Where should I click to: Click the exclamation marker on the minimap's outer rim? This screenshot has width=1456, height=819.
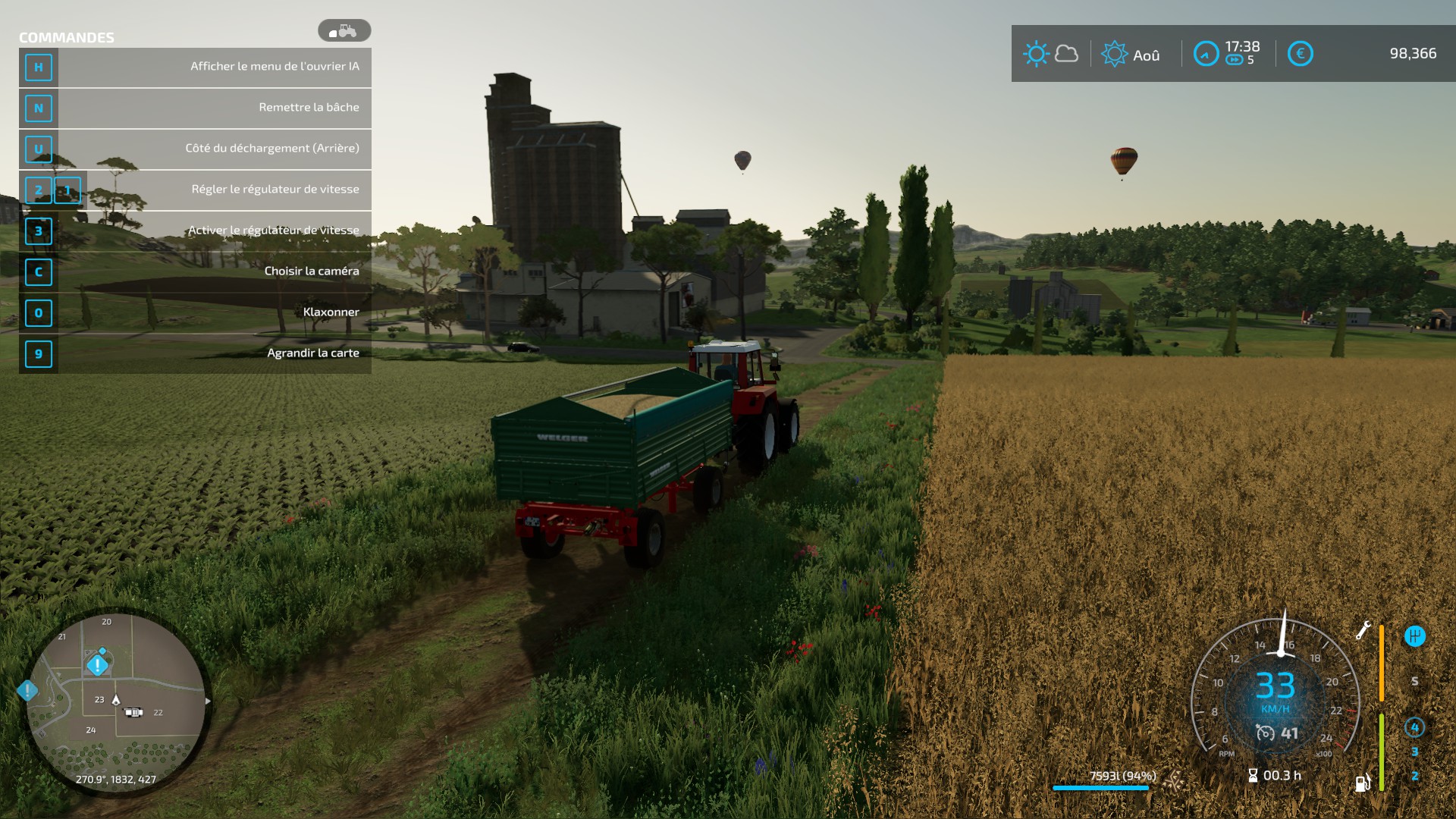[27, 691]
